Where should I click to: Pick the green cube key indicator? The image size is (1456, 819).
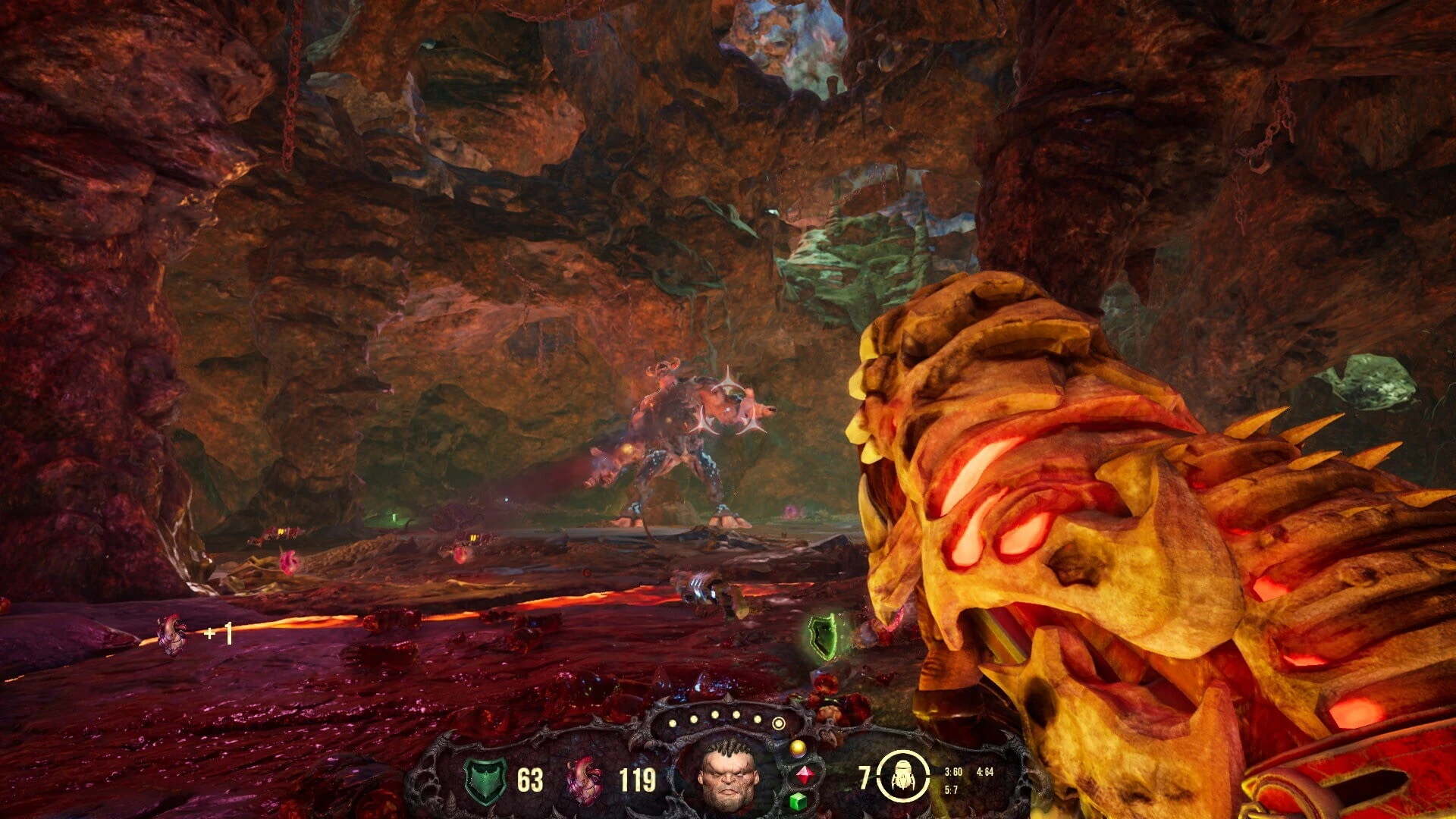(x=798, y=801)
